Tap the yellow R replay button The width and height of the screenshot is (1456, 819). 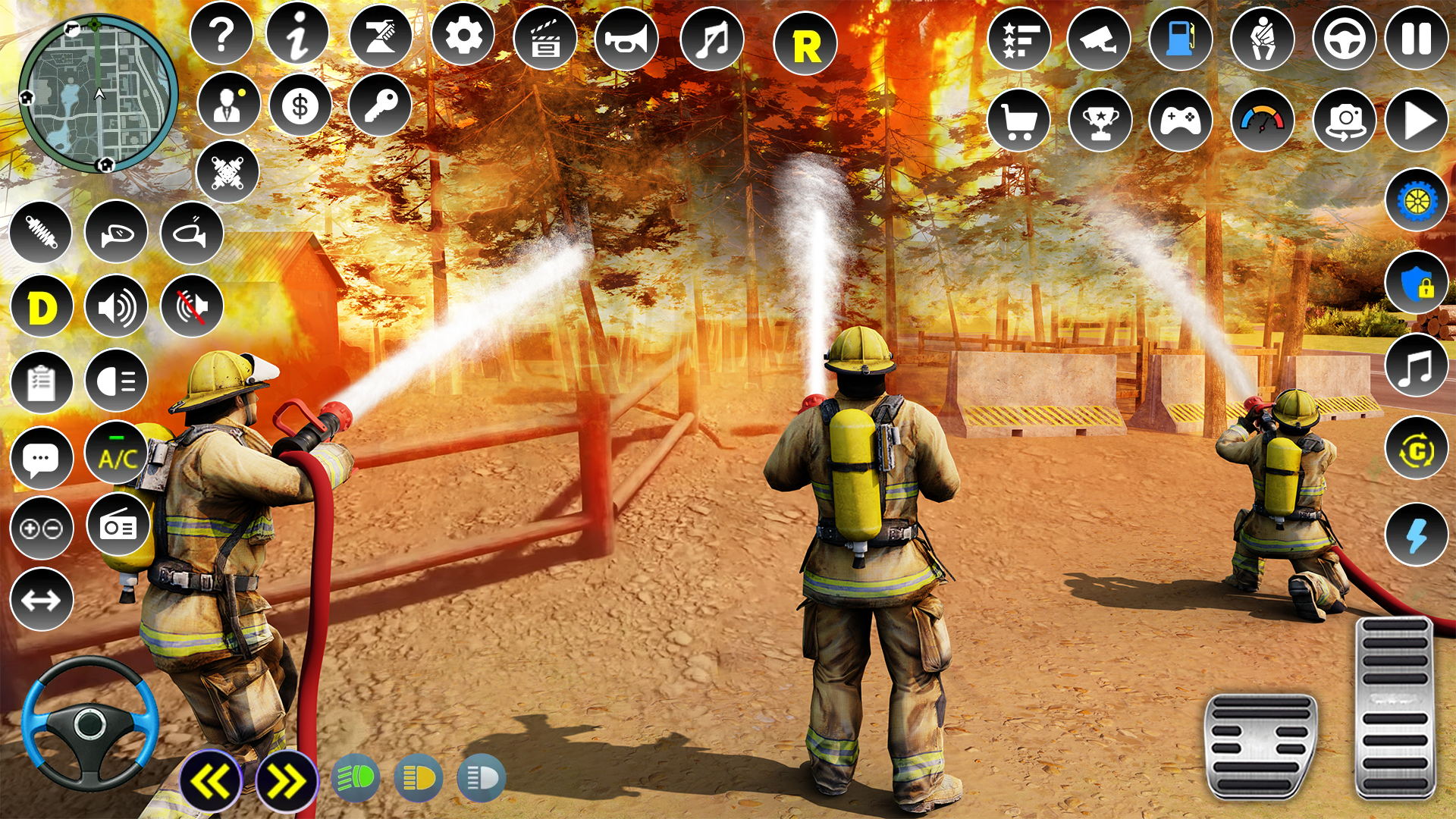tap(805, 45)
